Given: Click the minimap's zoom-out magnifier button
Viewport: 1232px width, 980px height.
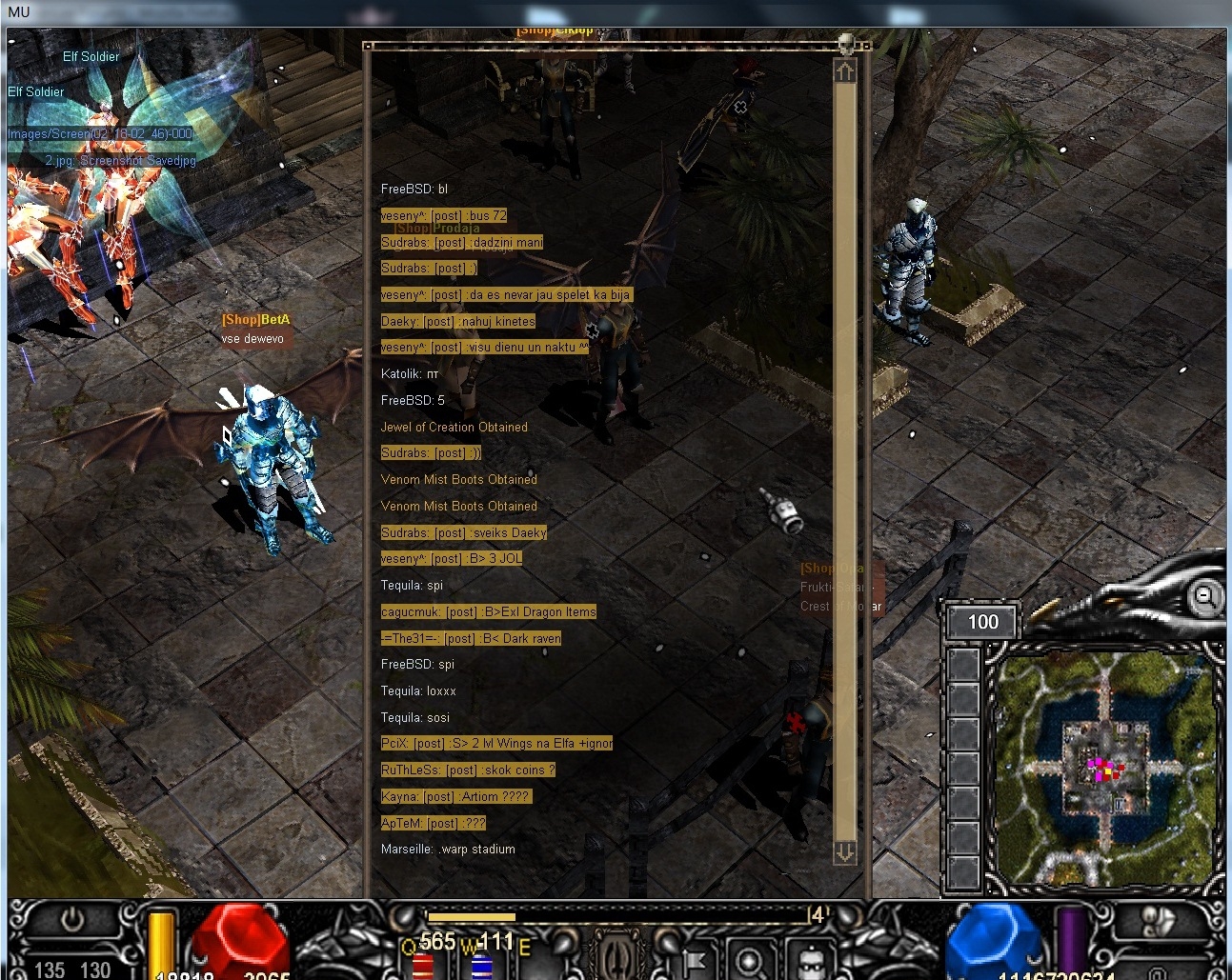Looking at the screenshot, I should pos(1204,597).
